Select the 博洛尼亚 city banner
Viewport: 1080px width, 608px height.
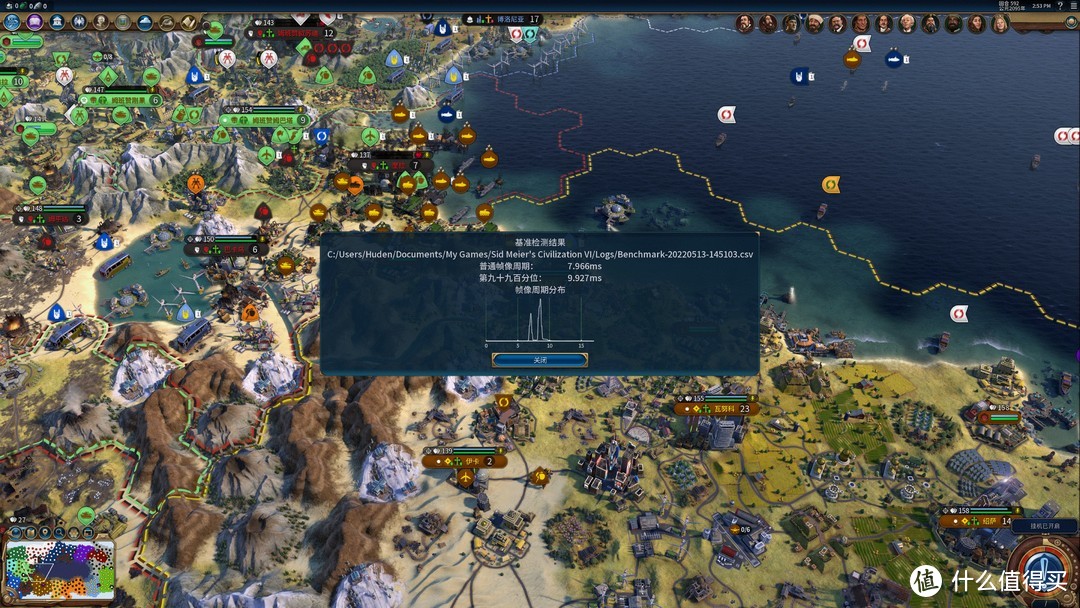pyautogui.click(x=503, y=19)
